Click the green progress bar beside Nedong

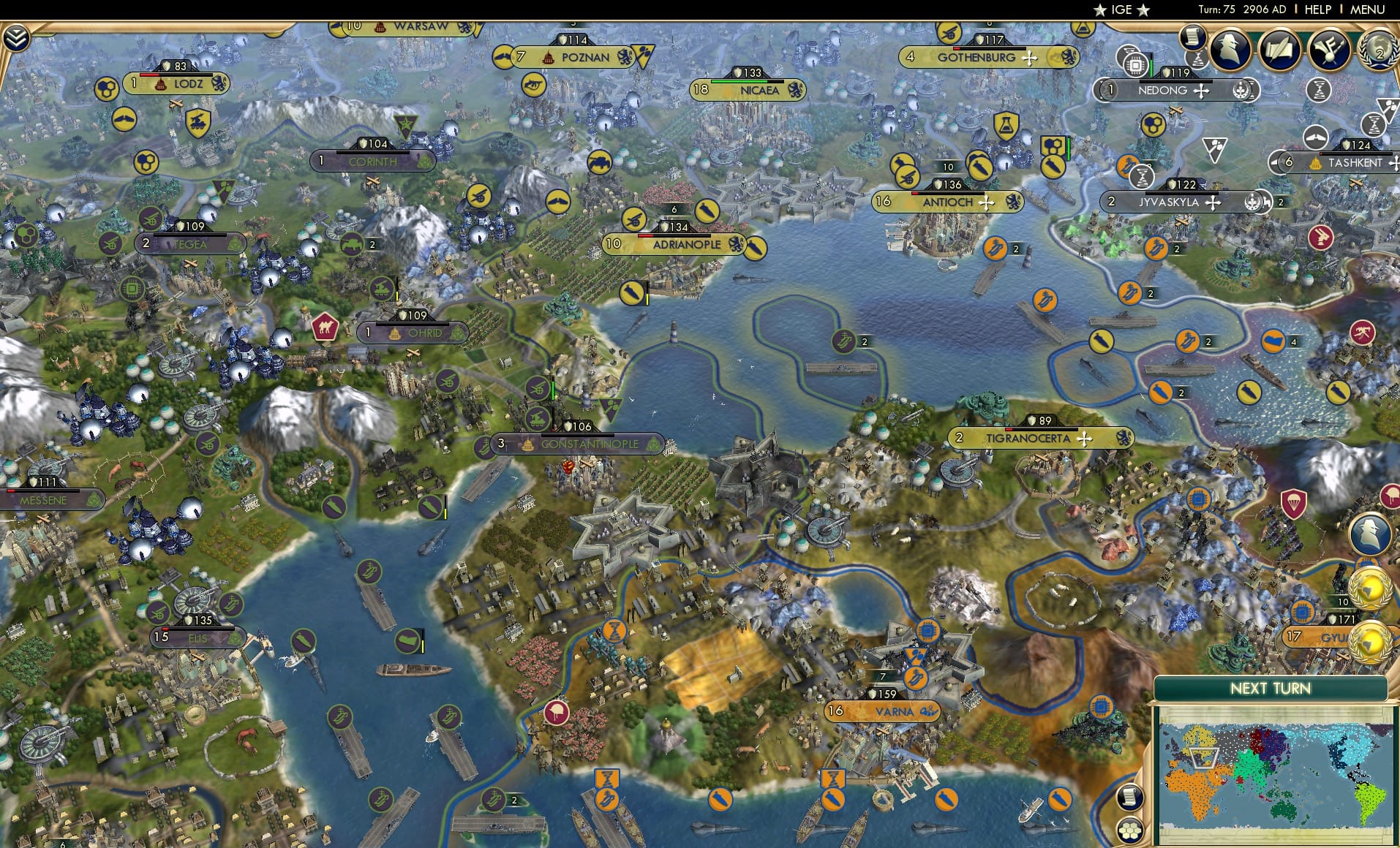(1152, 66)
